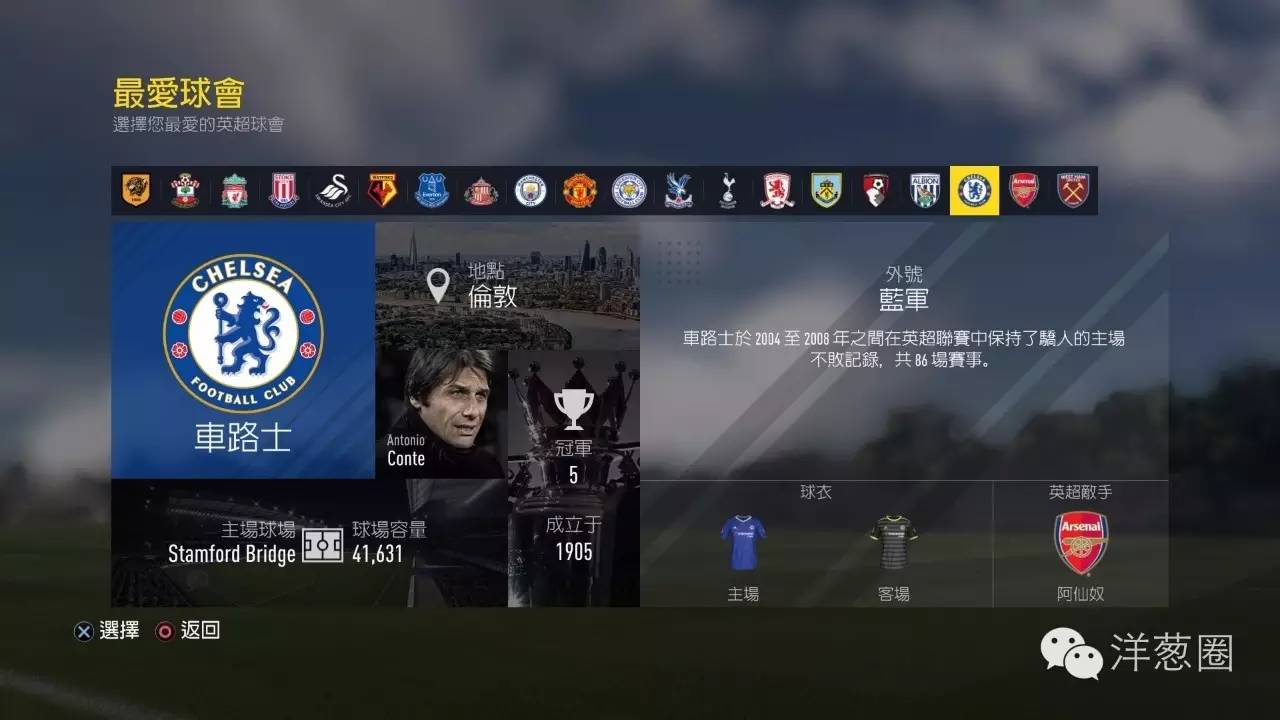This screenshot has width=1280, height=720.
Task: Open the Arsenal rival badge under 英超敵手
Action: (x=1082, y=541)
